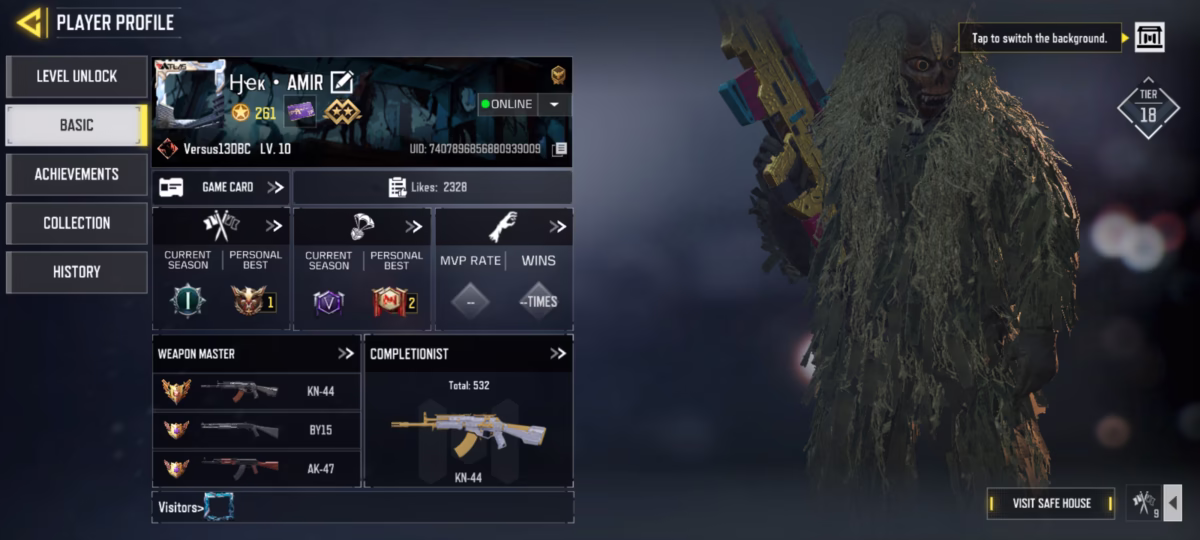Copy the UID with the copy icon
The width and height of the screenshot is (1200, 540).
coord(560,149)
